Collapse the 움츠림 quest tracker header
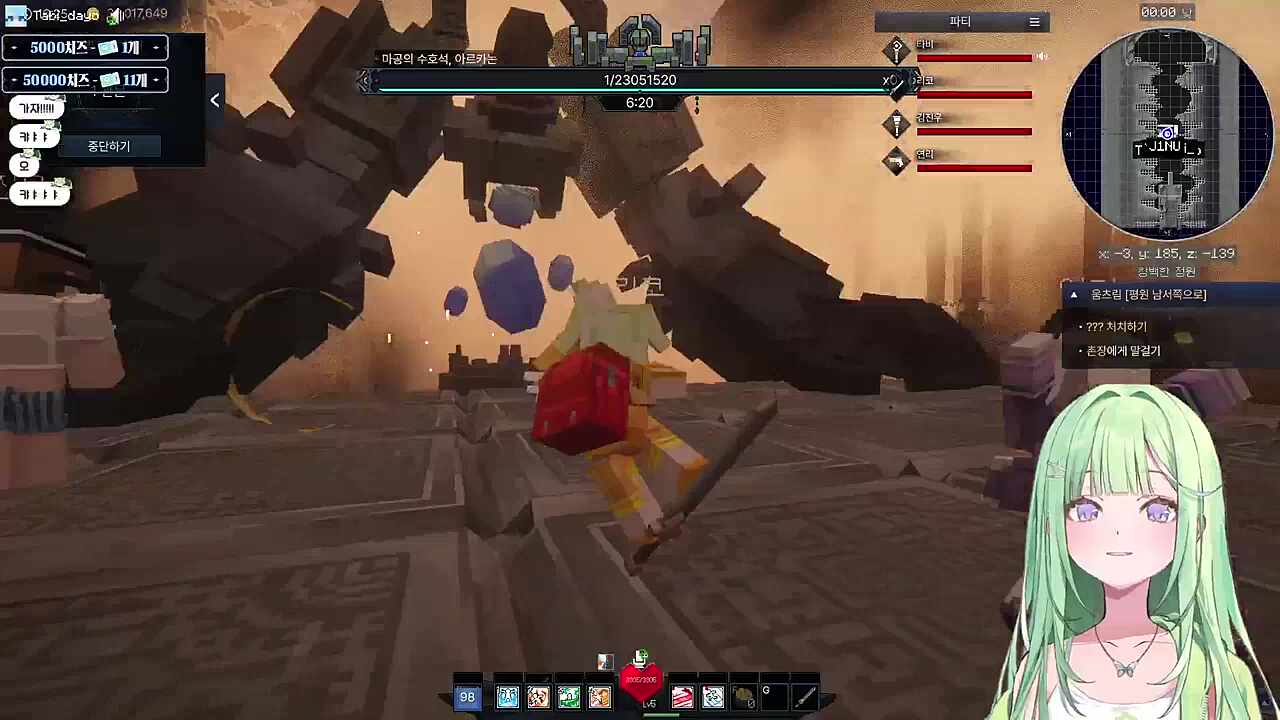Viewport: 1280px width, 720px height. coord(1073,295)
